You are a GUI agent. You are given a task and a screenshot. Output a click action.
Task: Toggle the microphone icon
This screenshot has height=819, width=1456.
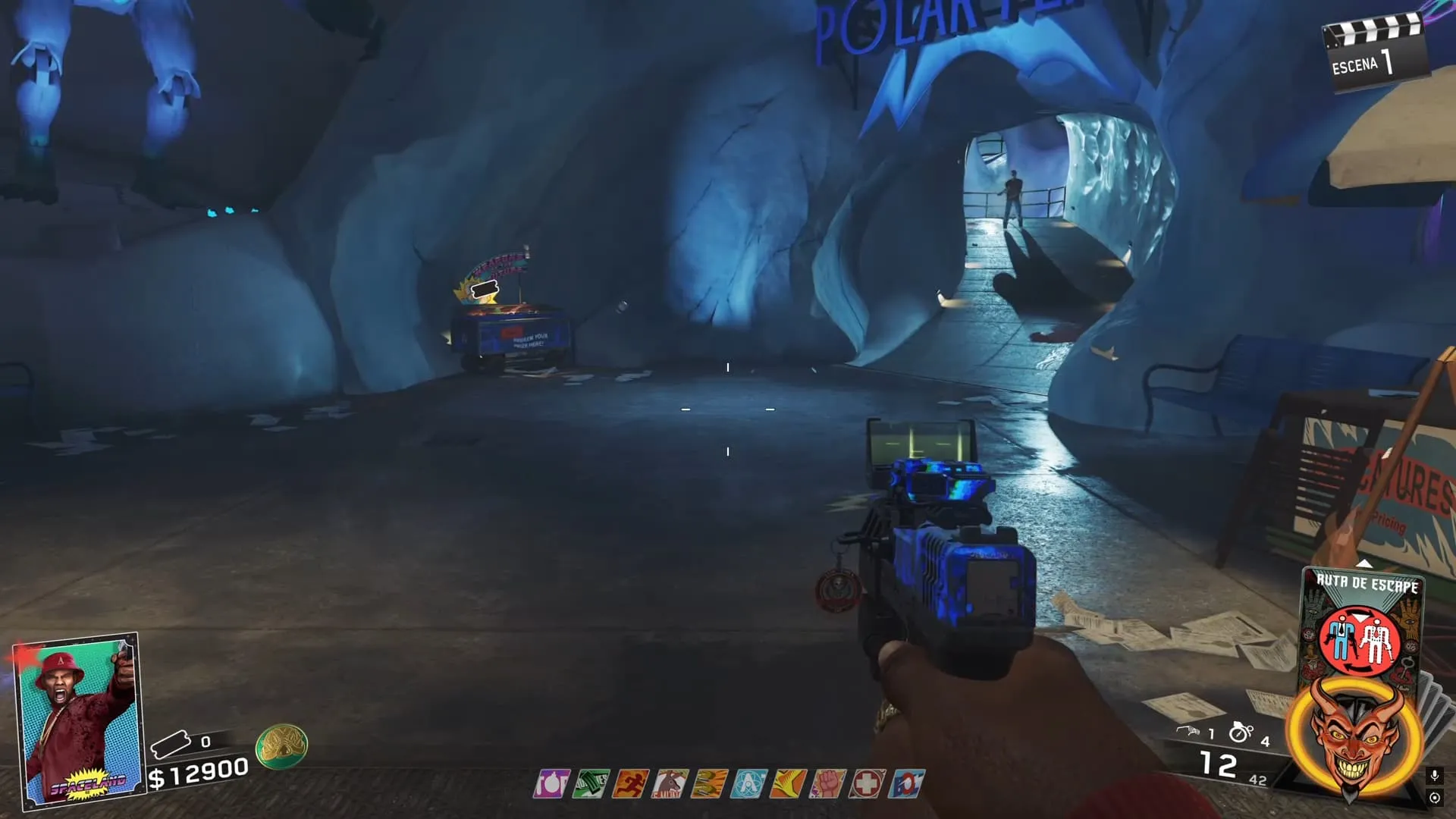(x=1434, y=776)
